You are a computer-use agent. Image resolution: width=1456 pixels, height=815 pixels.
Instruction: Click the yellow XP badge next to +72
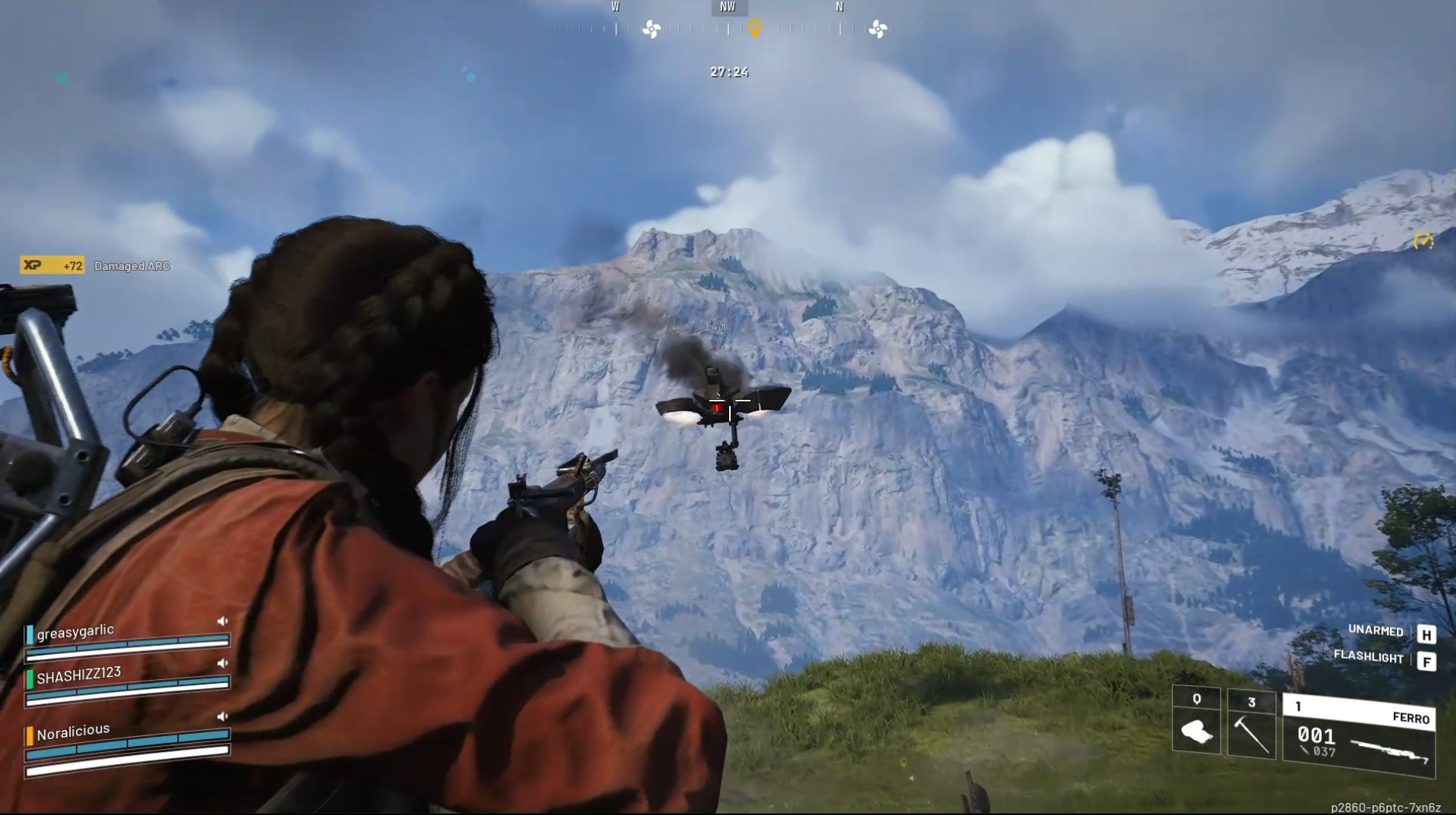33,266
